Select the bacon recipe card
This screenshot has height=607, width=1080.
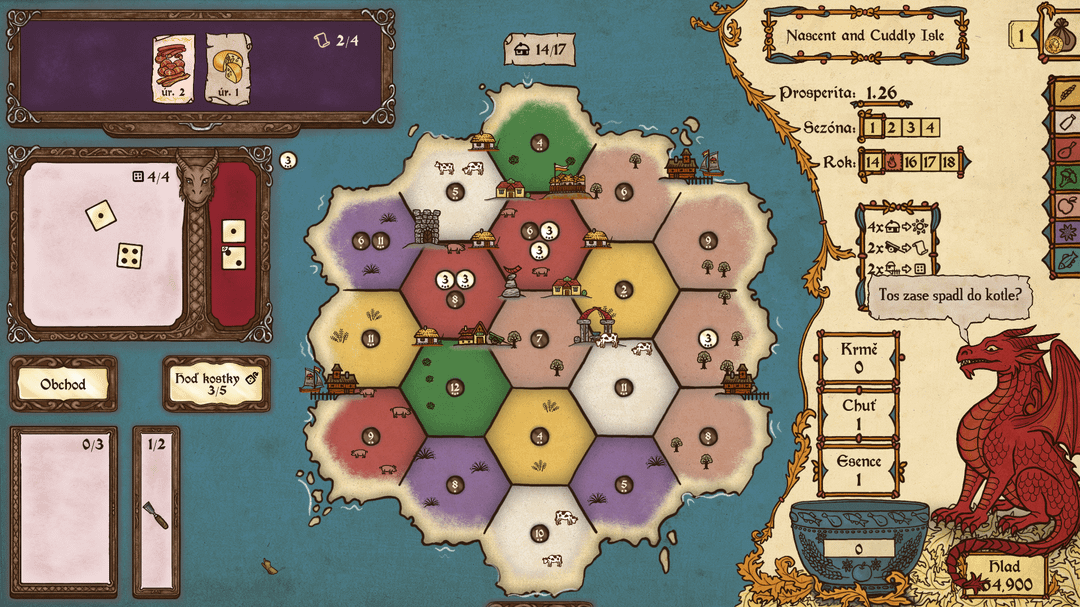(173, 69)
